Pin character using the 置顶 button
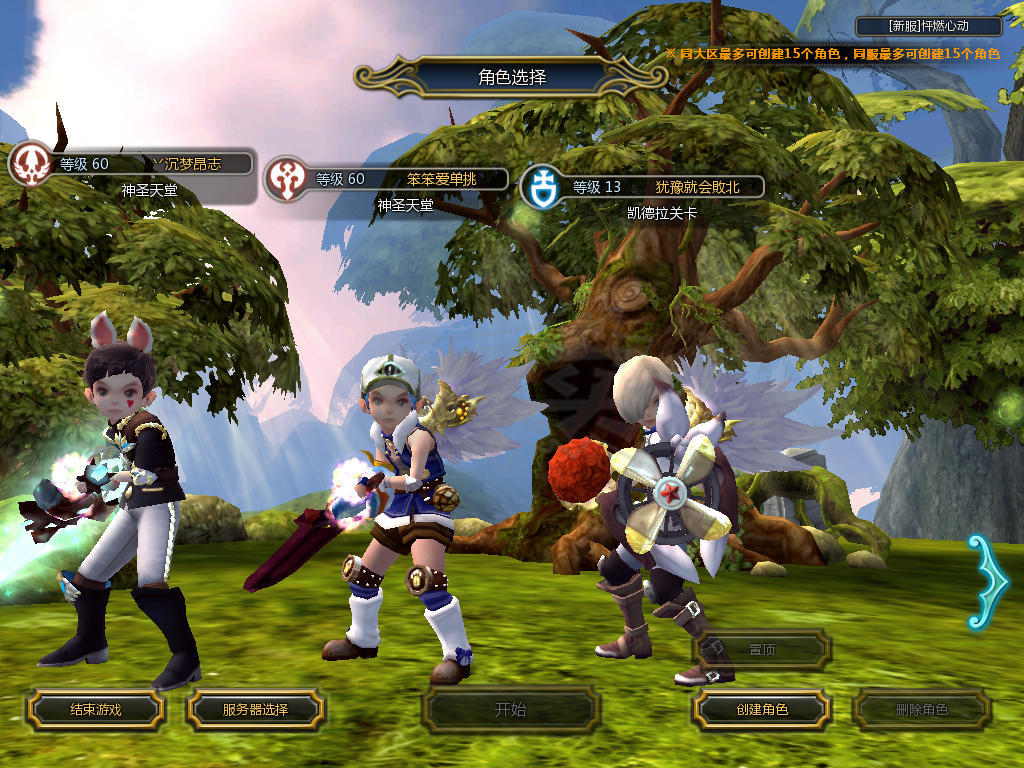The height and width of the screenshot is (768, 1024). [x=762, y=649]
